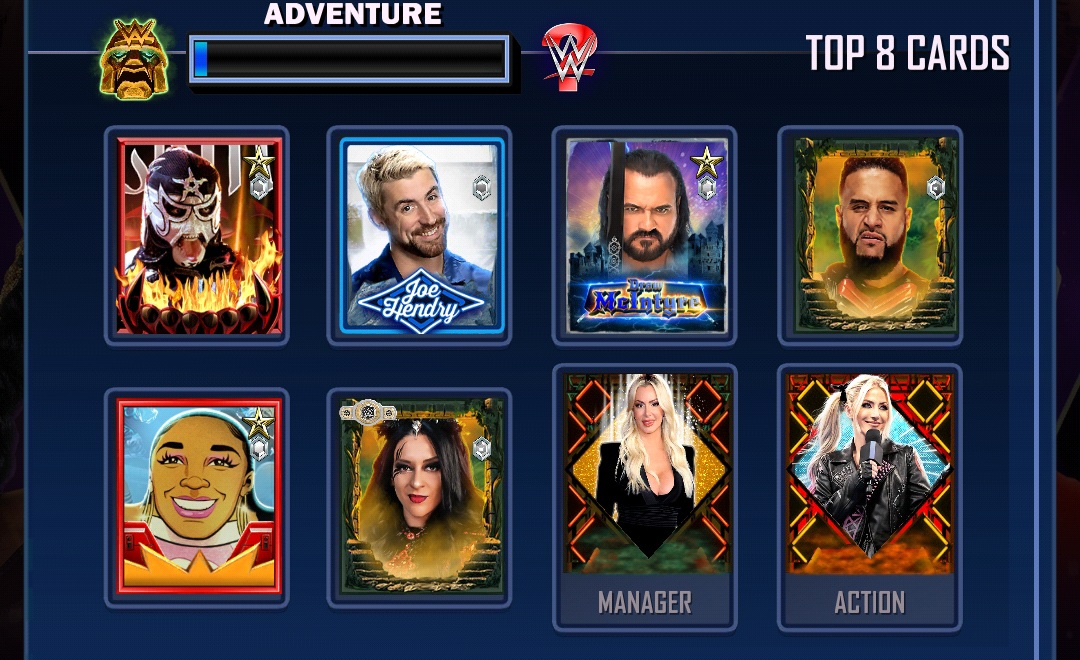Open the Action card slot
The width and height of the screenshot is (1080, 660).
pos(870,497)
